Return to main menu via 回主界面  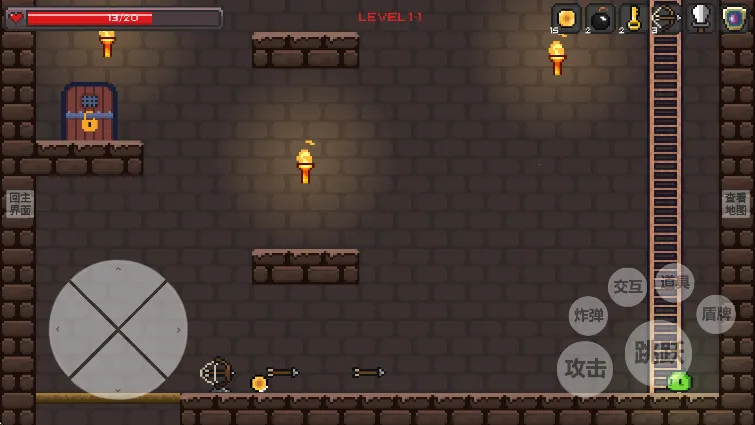[20, 204]
